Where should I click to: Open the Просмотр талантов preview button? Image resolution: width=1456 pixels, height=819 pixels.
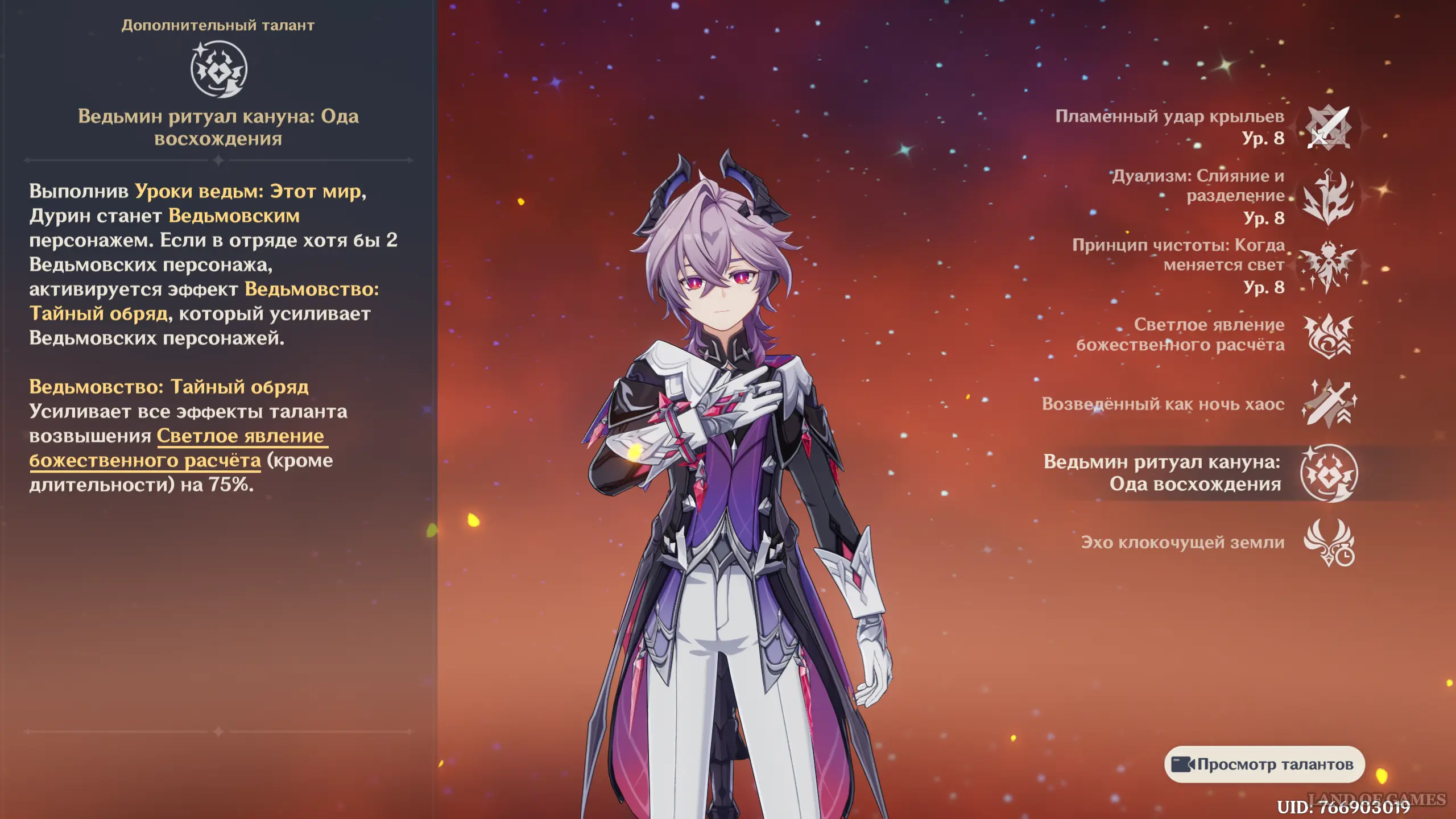1264,764
